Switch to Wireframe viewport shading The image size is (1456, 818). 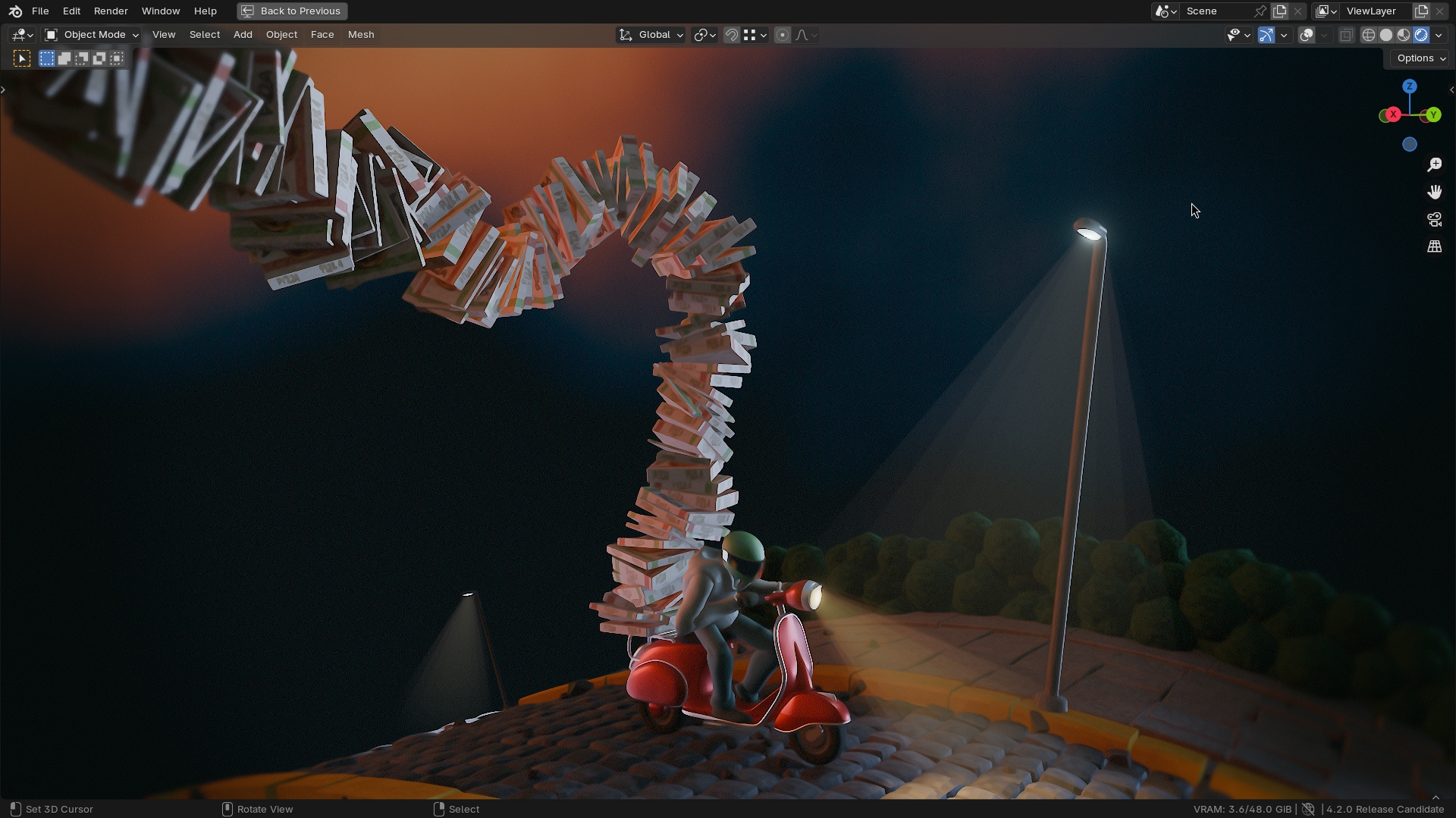1370,35
